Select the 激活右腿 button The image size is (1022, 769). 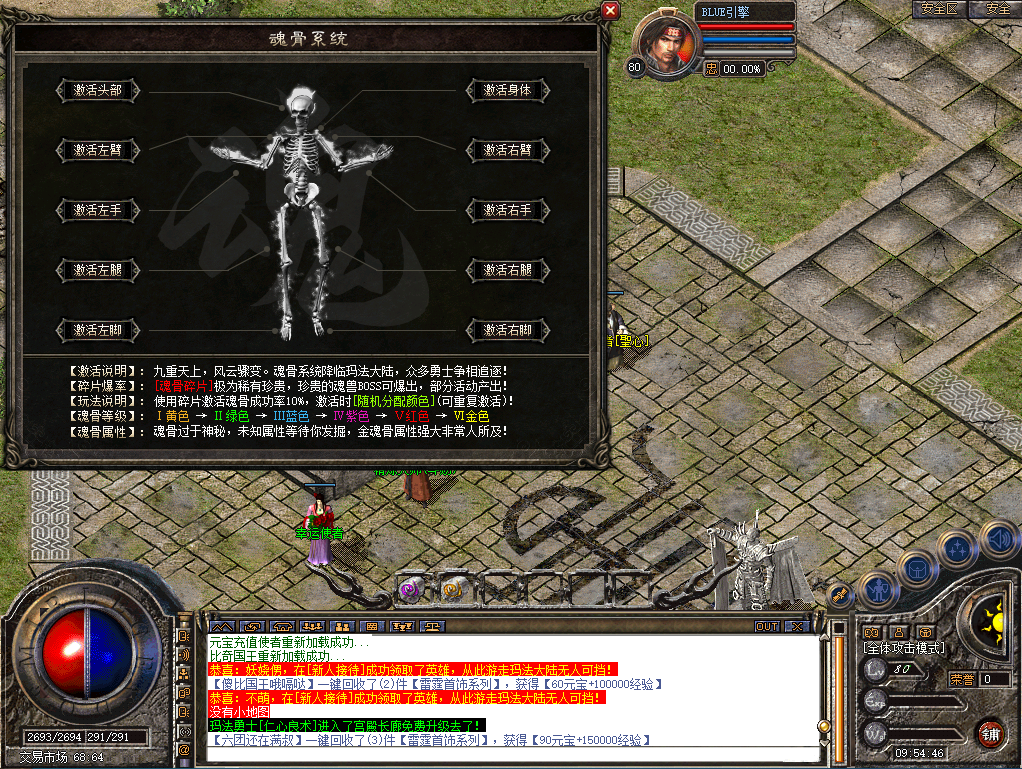click(508, 270)
